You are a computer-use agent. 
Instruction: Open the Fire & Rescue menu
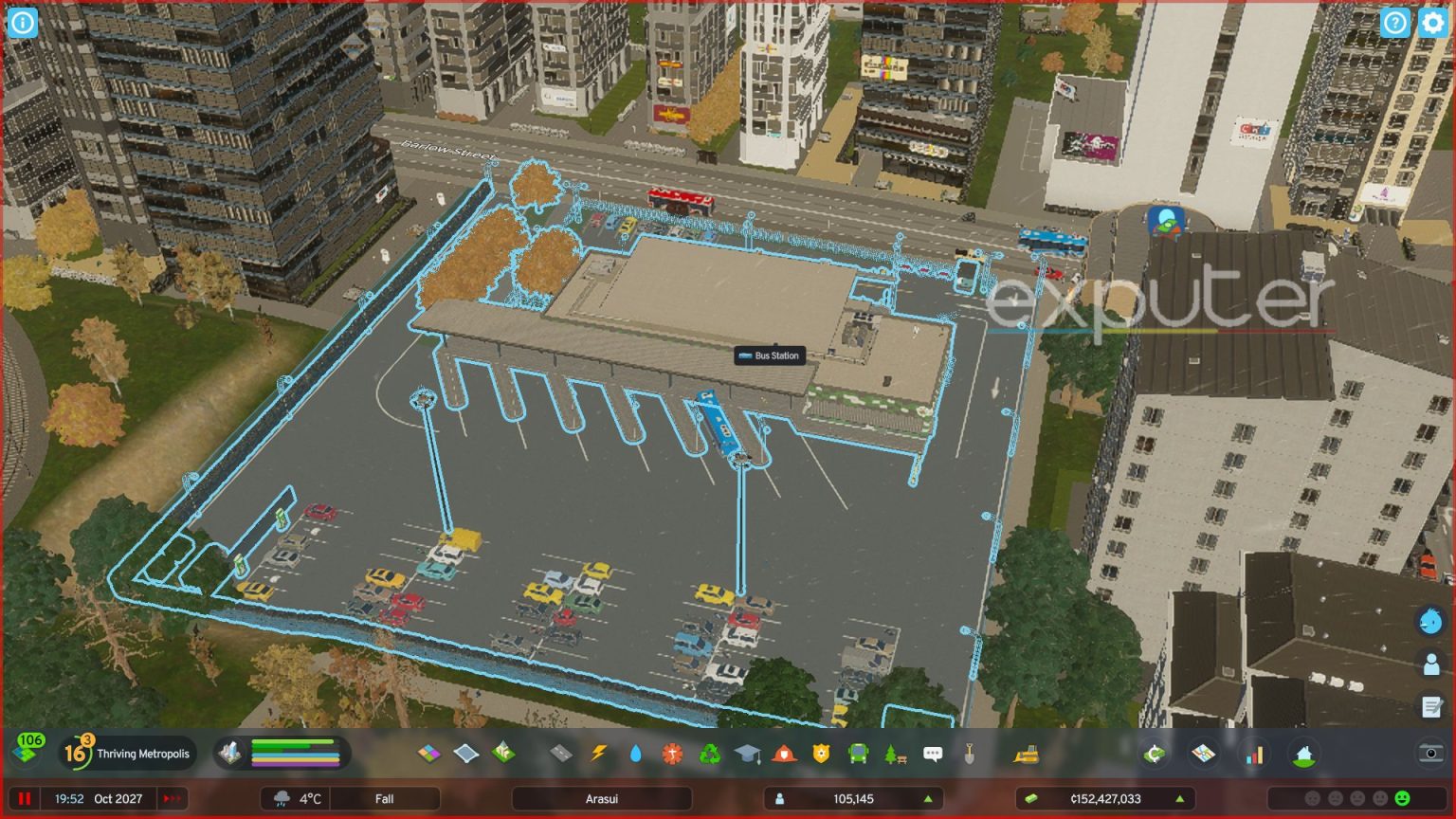pos(785,755)
